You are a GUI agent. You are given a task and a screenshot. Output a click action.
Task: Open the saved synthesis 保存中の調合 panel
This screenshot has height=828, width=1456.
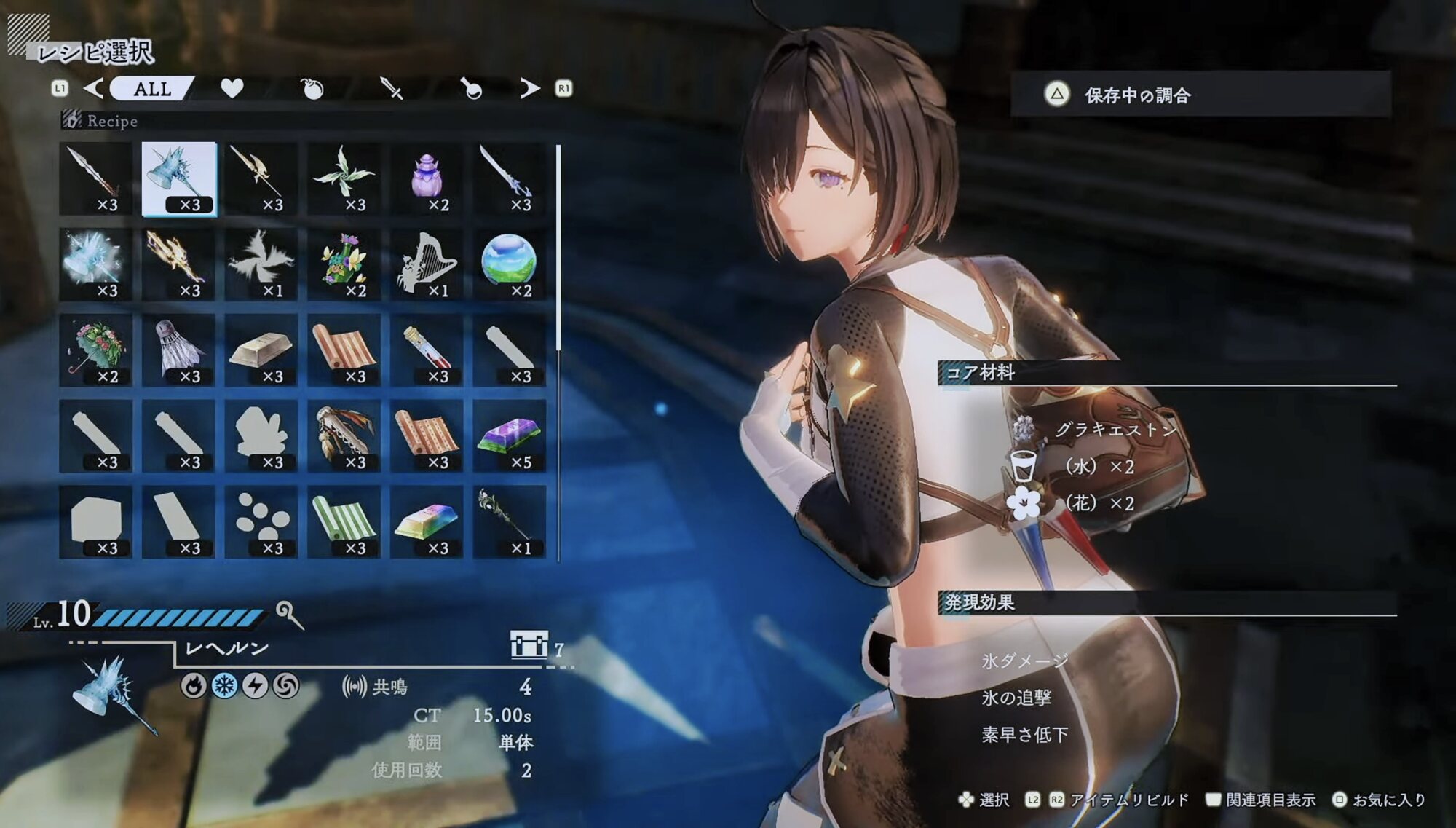(1200, 95)
